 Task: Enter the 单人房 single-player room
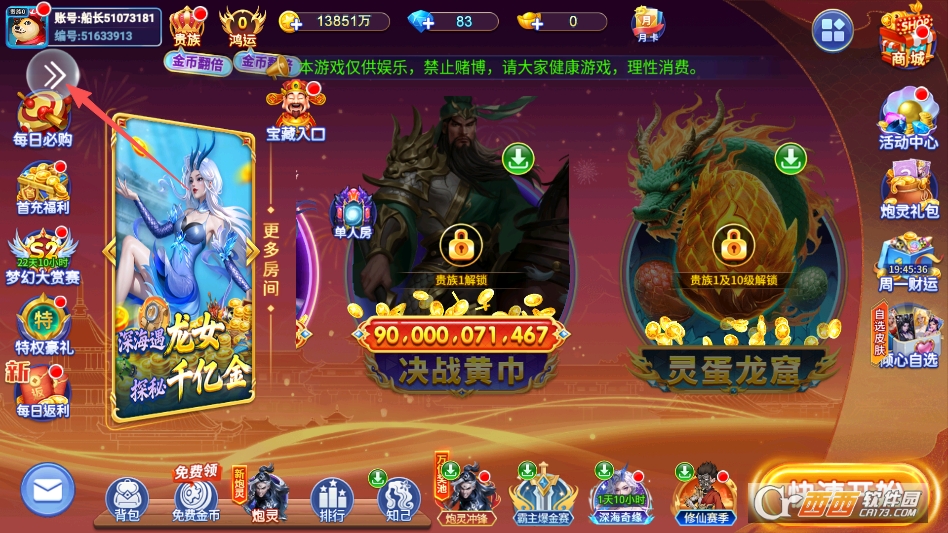[x=353, y=213]
